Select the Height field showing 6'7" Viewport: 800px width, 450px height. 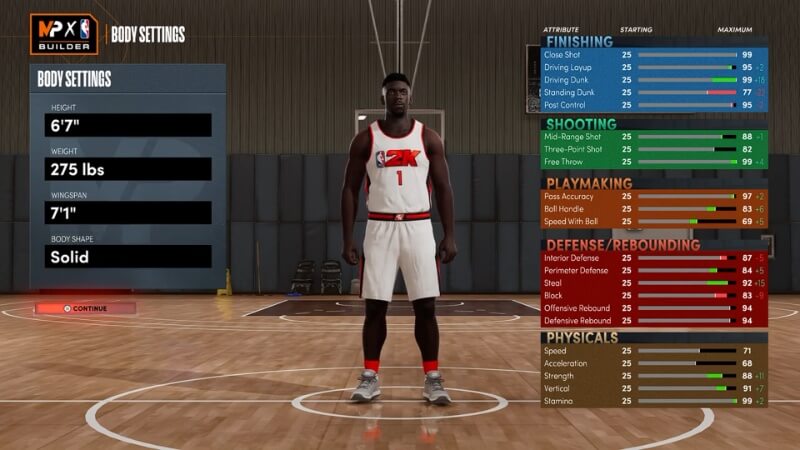tap(129, 125)
